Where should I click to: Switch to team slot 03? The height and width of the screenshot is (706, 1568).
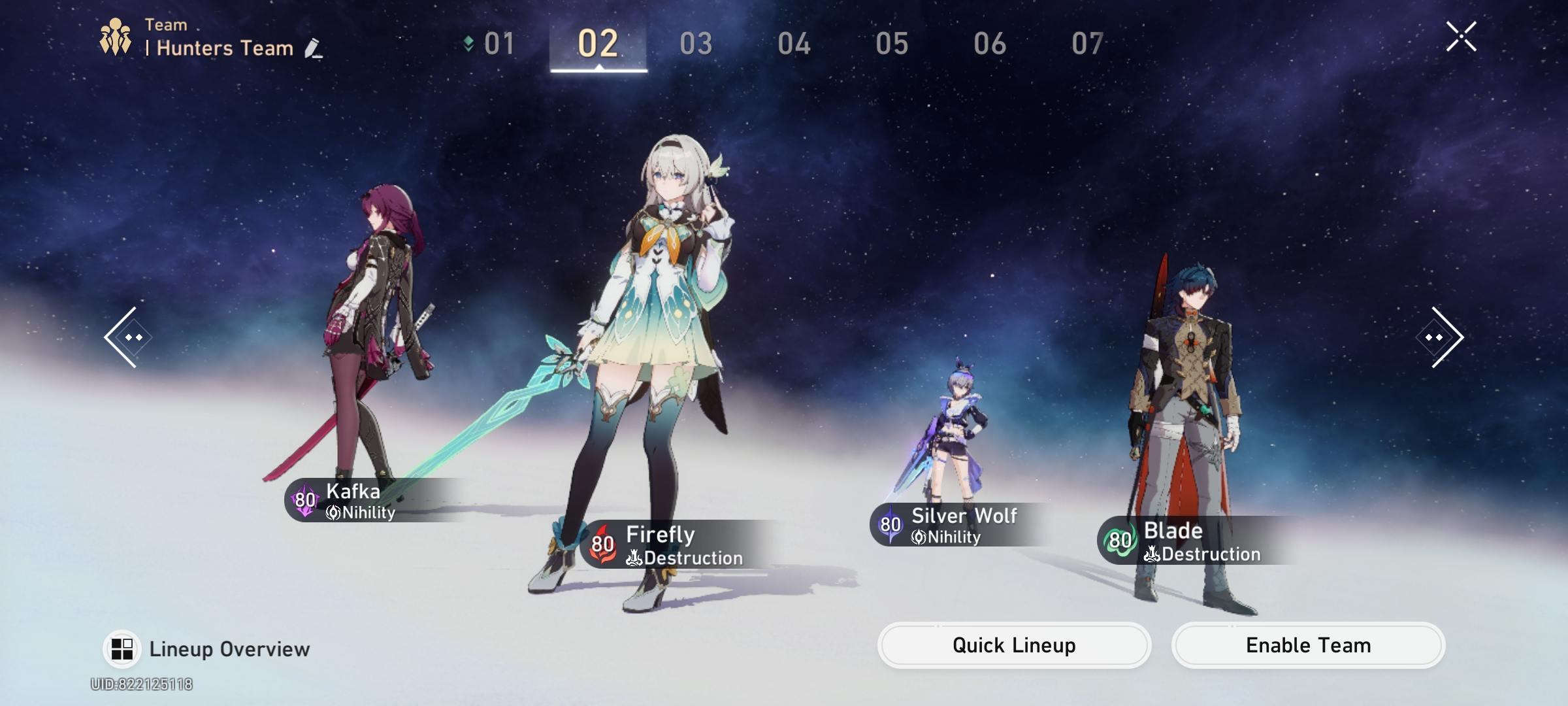pos(694,42)
